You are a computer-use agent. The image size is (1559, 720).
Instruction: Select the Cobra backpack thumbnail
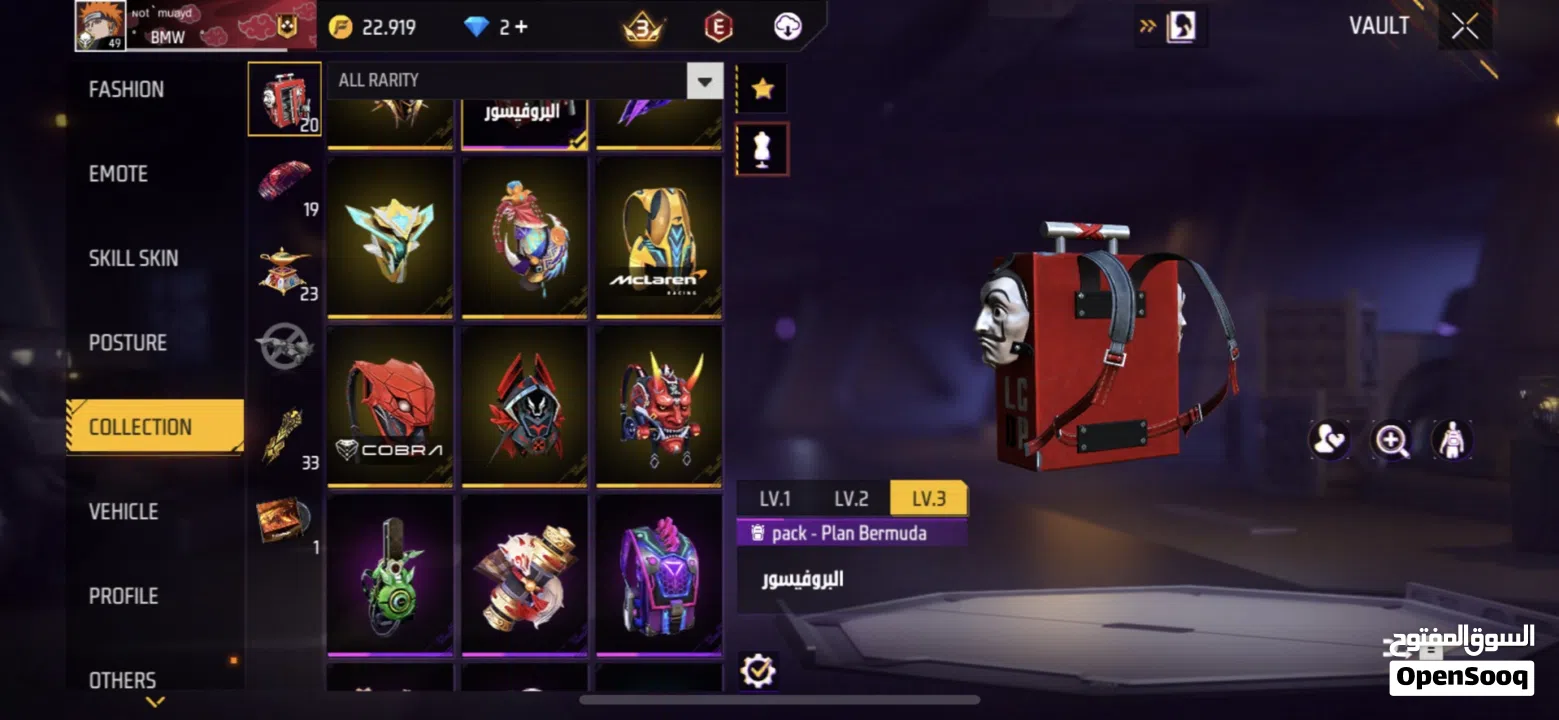389,405
